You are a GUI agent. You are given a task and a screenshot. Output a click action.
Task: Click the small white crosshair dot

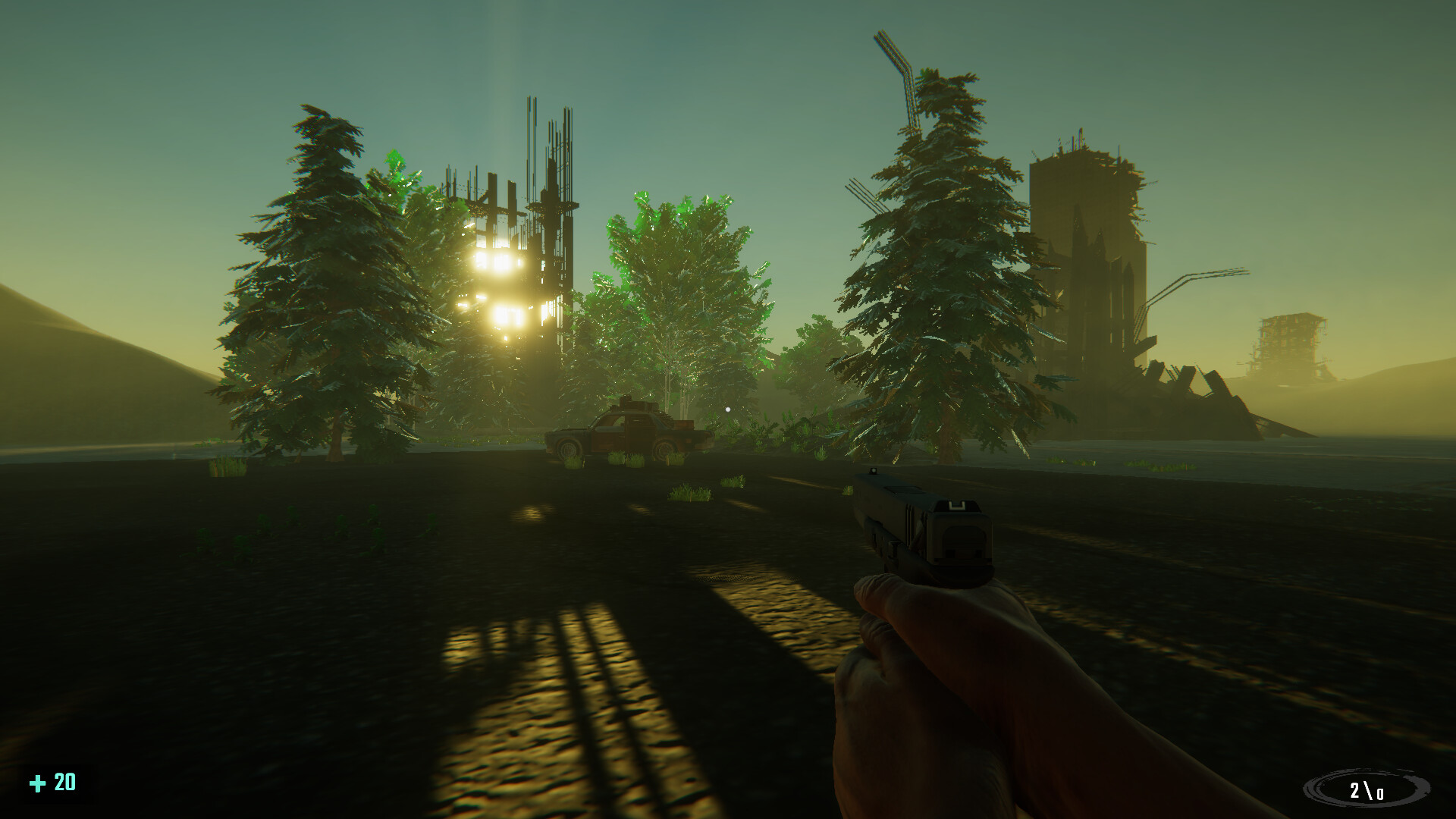click(728, 409)
